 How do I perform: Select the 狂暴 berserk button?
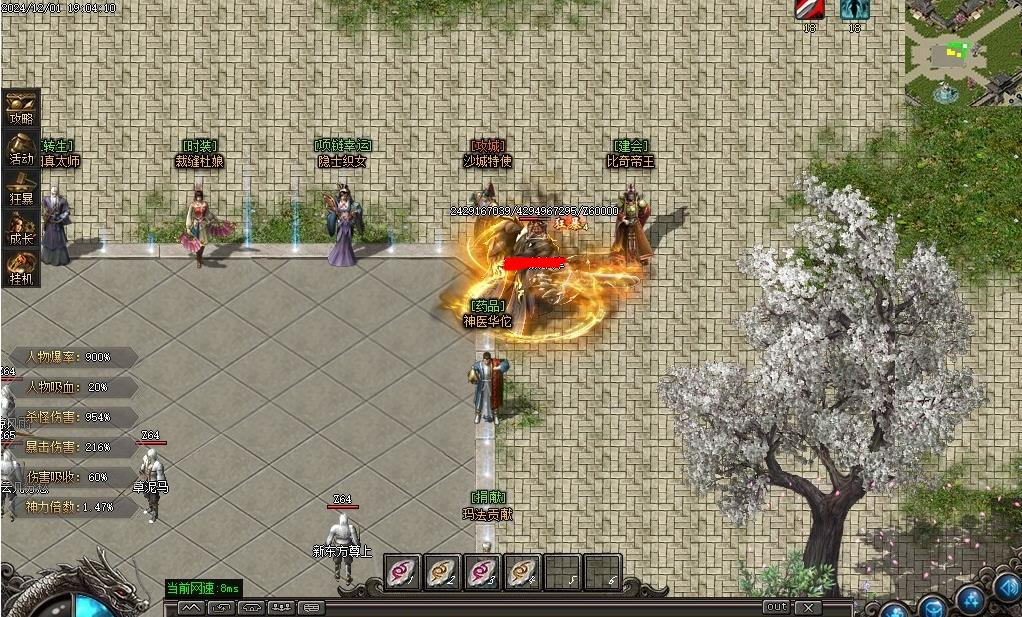point(21,187)
